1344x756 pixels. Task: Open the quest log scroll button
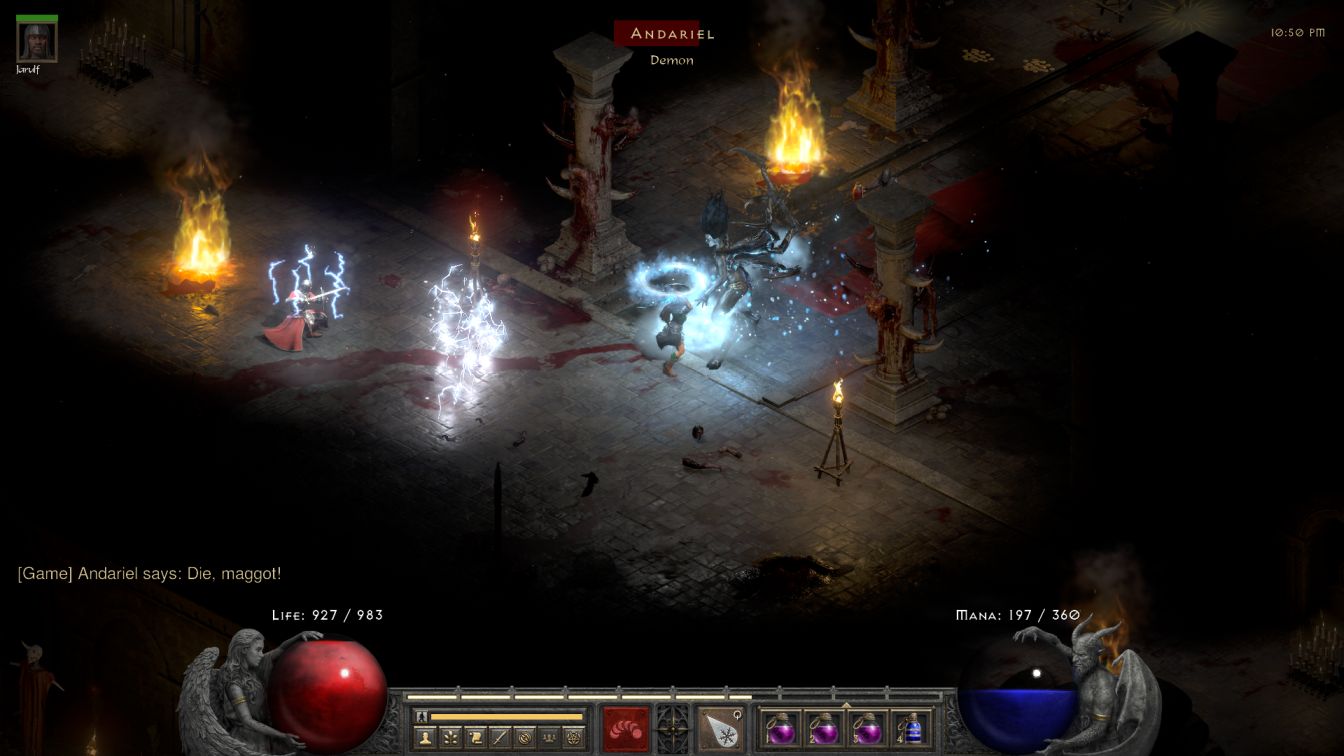pos(475,738)
